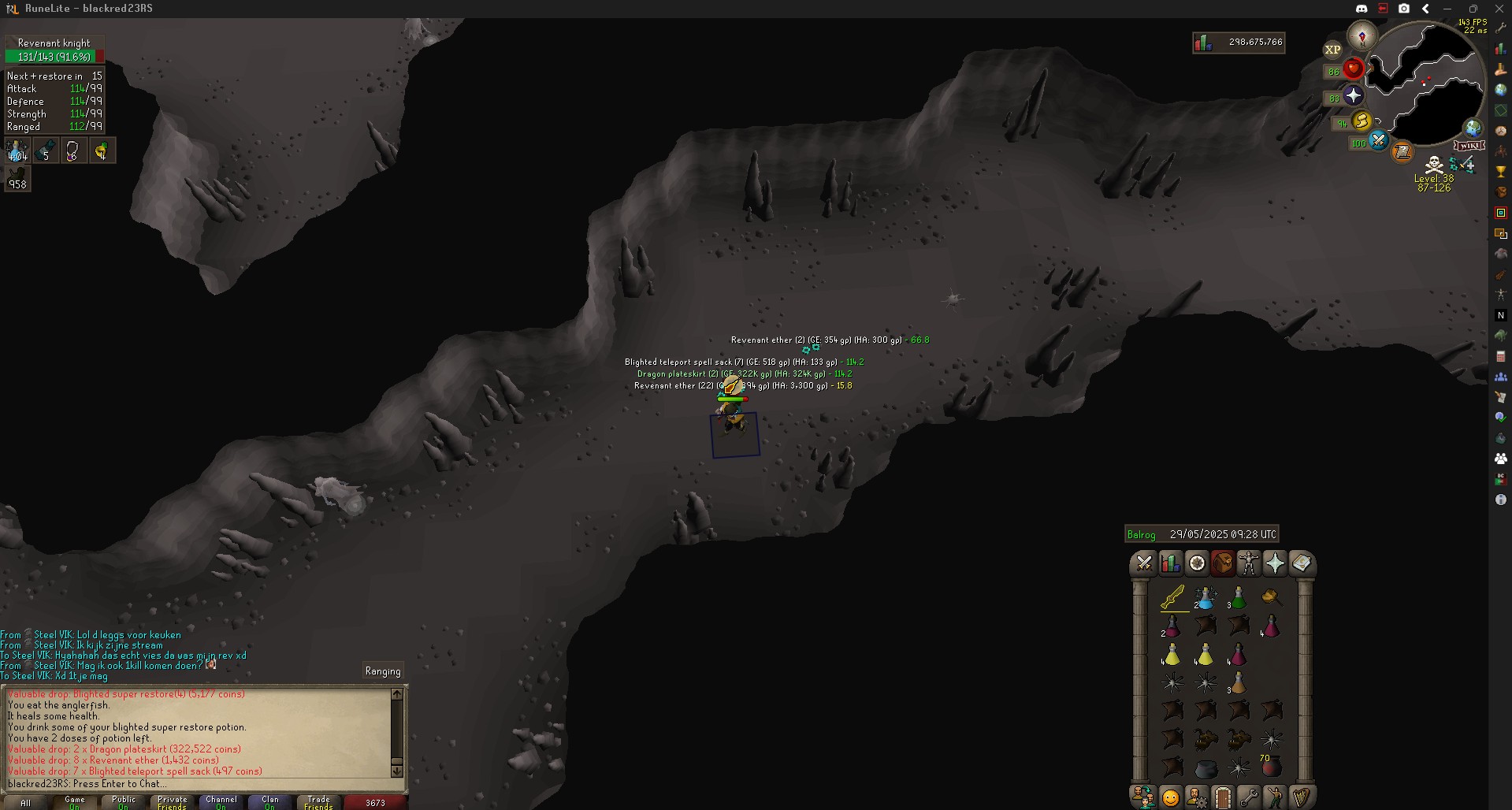Screen dimensions: 1512x810
Task: Select the pot with 70 in inventory
Action: 1271,765
